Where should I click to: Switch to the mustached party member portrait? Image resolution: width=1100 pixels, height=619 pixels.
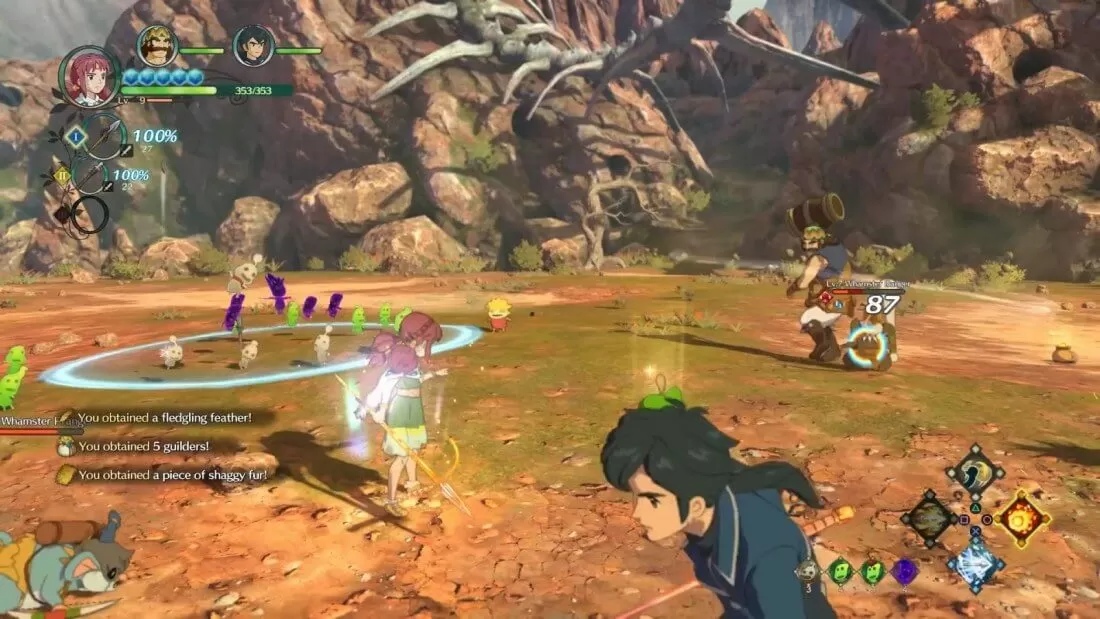click(157, 46)
